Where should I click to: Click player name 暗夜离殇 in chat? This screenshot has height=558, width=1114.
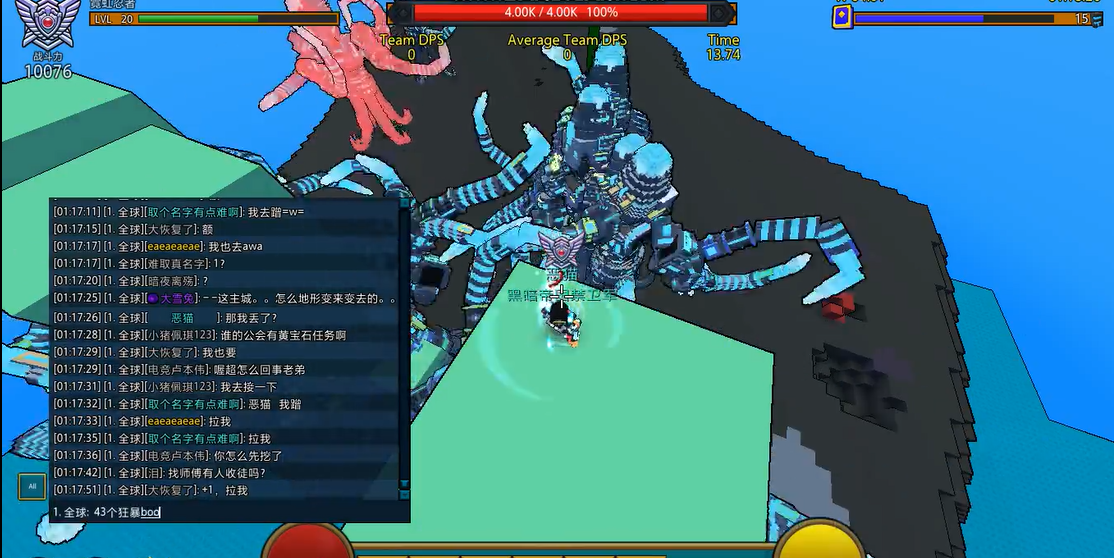[172, 280]
